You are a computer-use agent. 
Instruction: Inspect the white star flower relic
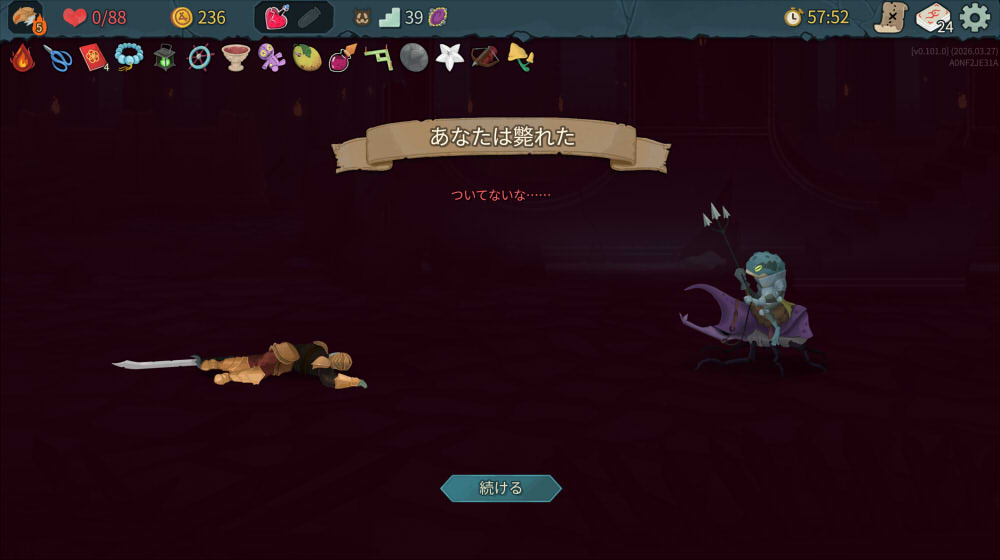coord(450,57)
